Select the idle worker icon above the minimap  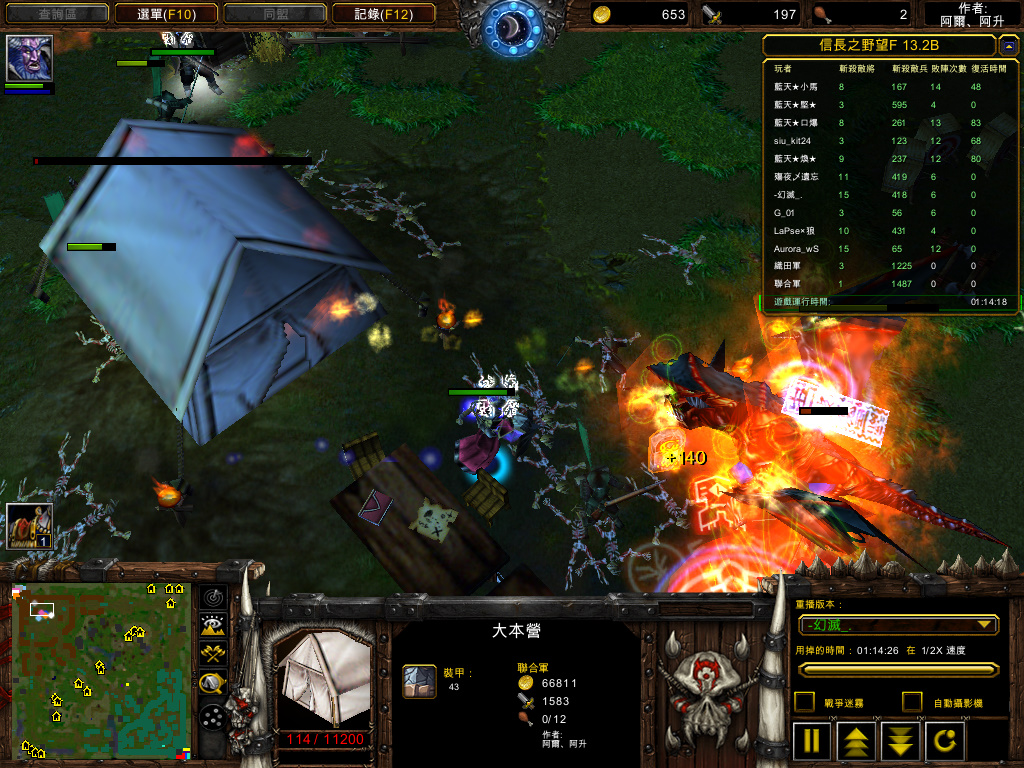(x=29, y=526)
